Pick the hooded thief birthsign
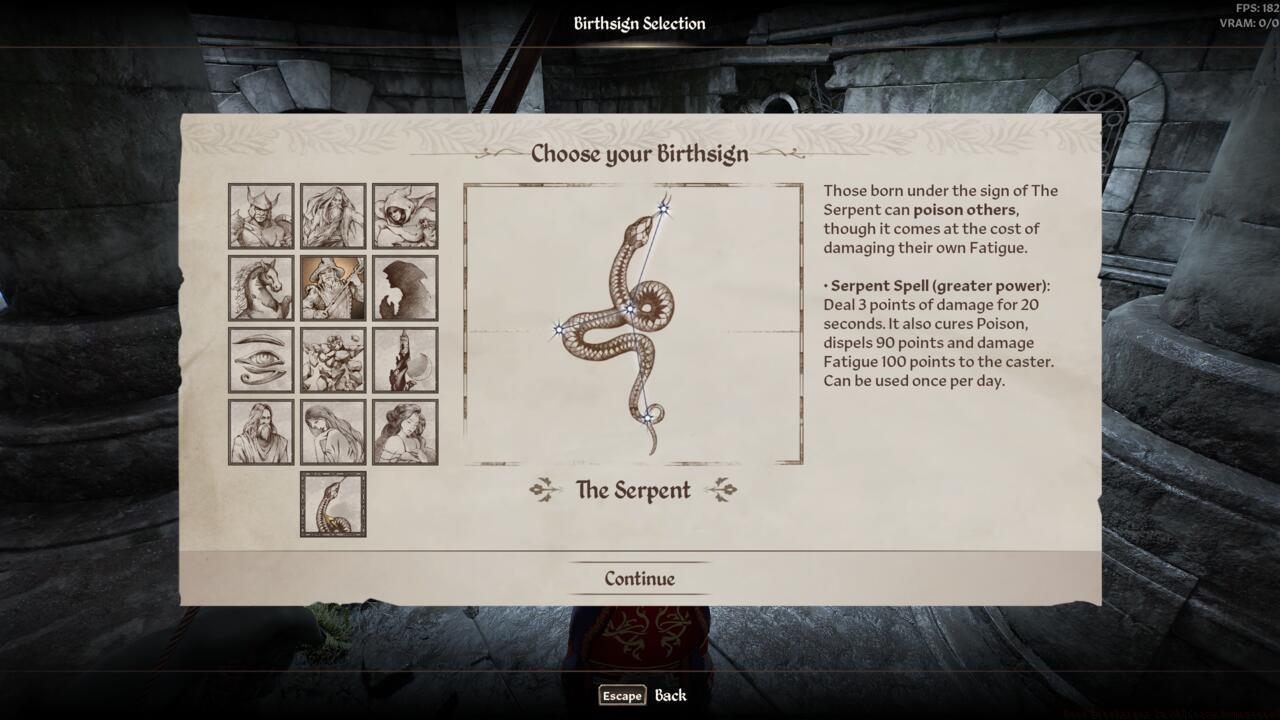The height and width of the screenshot is (720, 1280). pyautogui.click(x=405, y=216)
